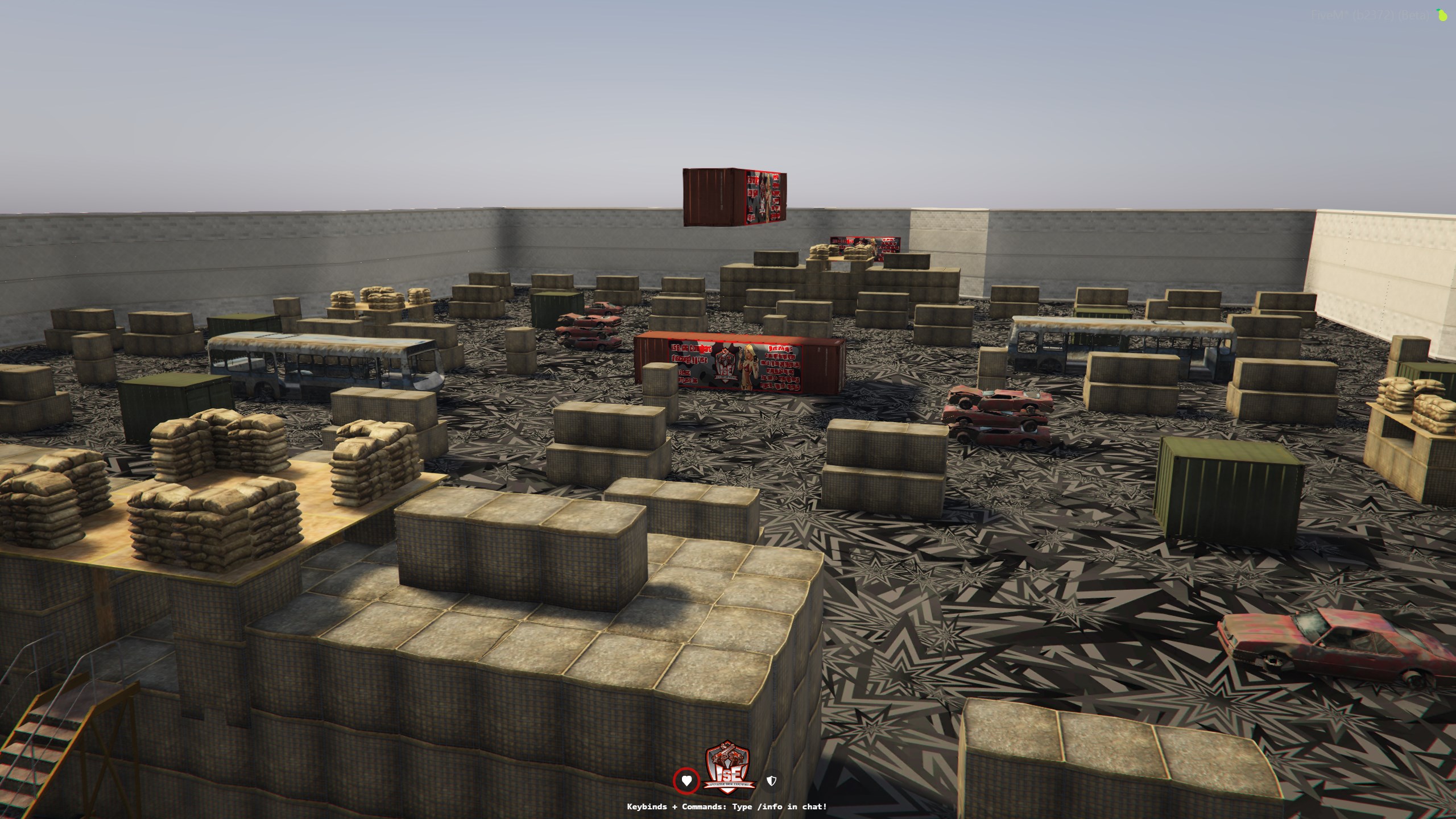This screenshot has height=819, width=1456.
Task: Select the shield armor icon
Action: point(771,781)
